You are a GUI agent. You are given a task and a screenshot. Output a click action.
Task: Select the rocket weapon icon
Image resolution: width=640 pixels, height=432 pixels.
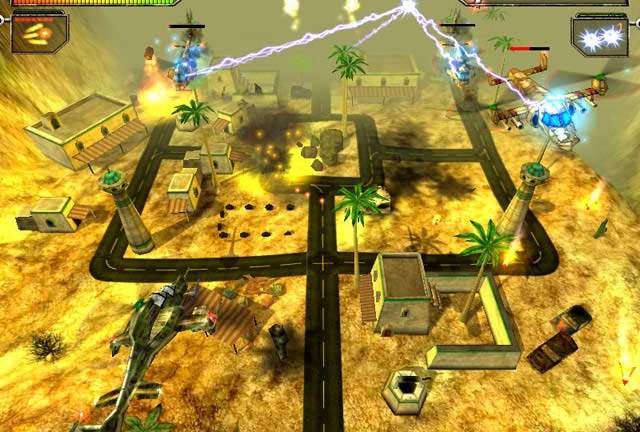[39, 32]
